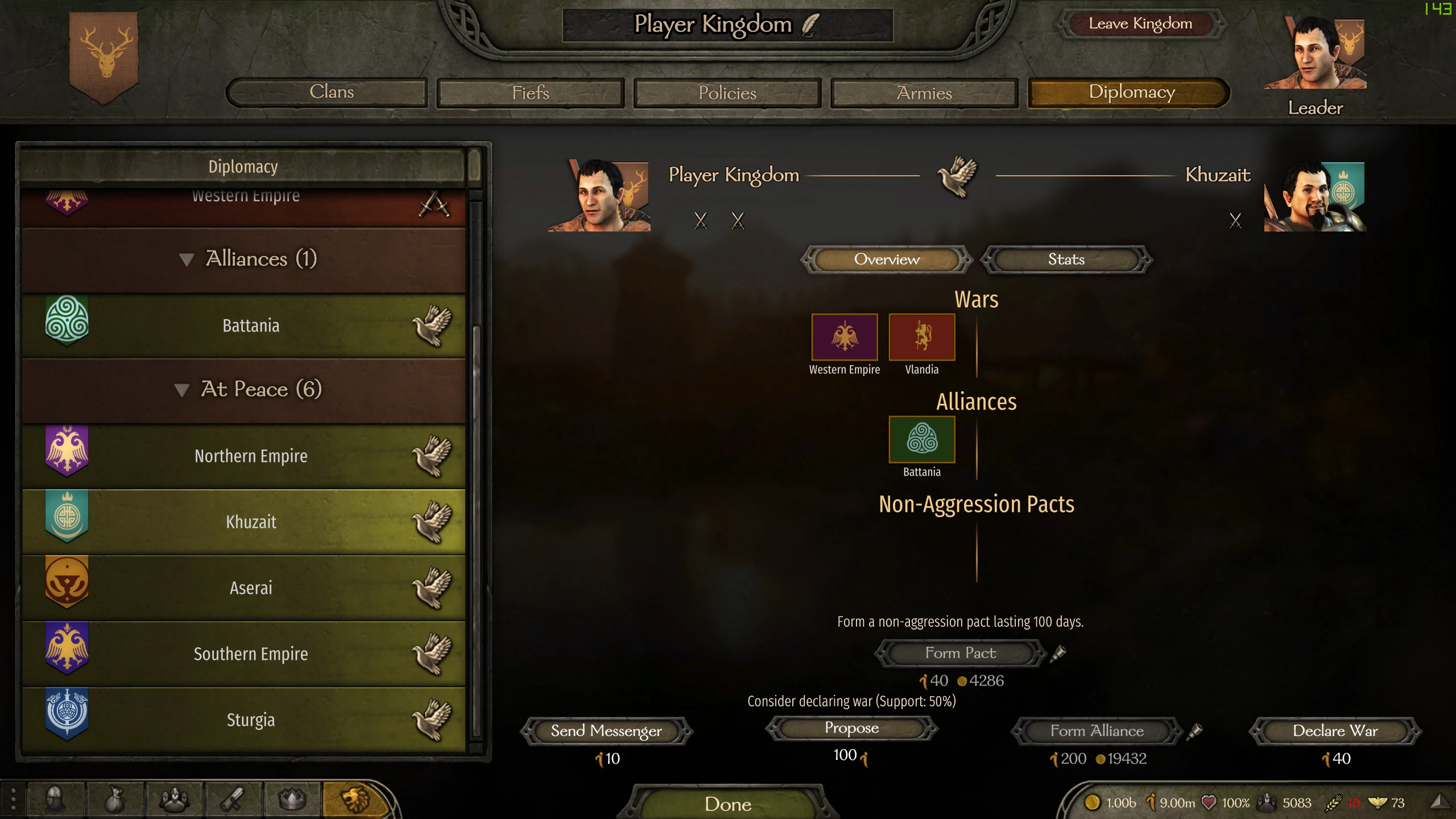This screenshot has width=1456, height=819.
Task: Open the Character screen via helmet icon
Action: click(x=55, y=798)
